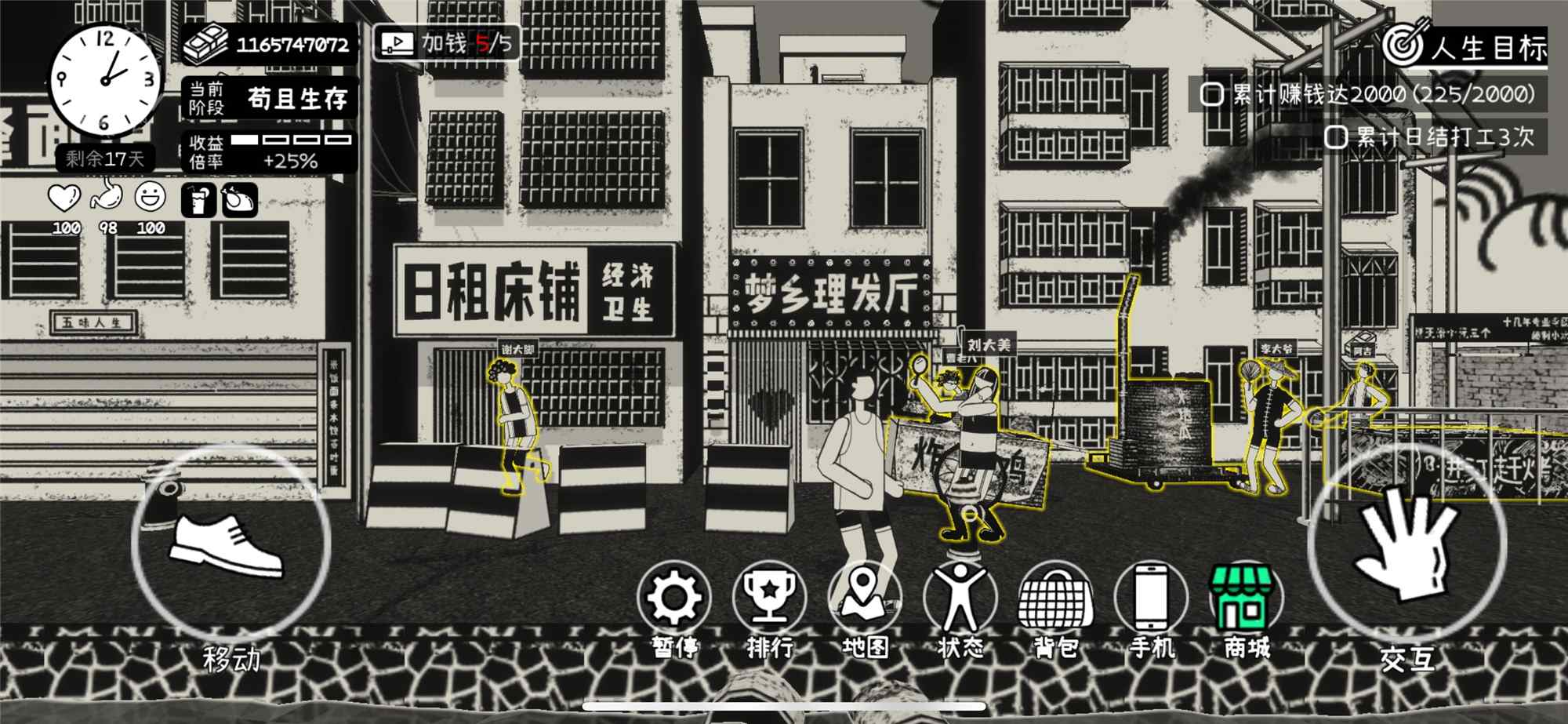Click the 加钱 video ad button
This screenshot has width=1568, height=724.
click(446, 43)
